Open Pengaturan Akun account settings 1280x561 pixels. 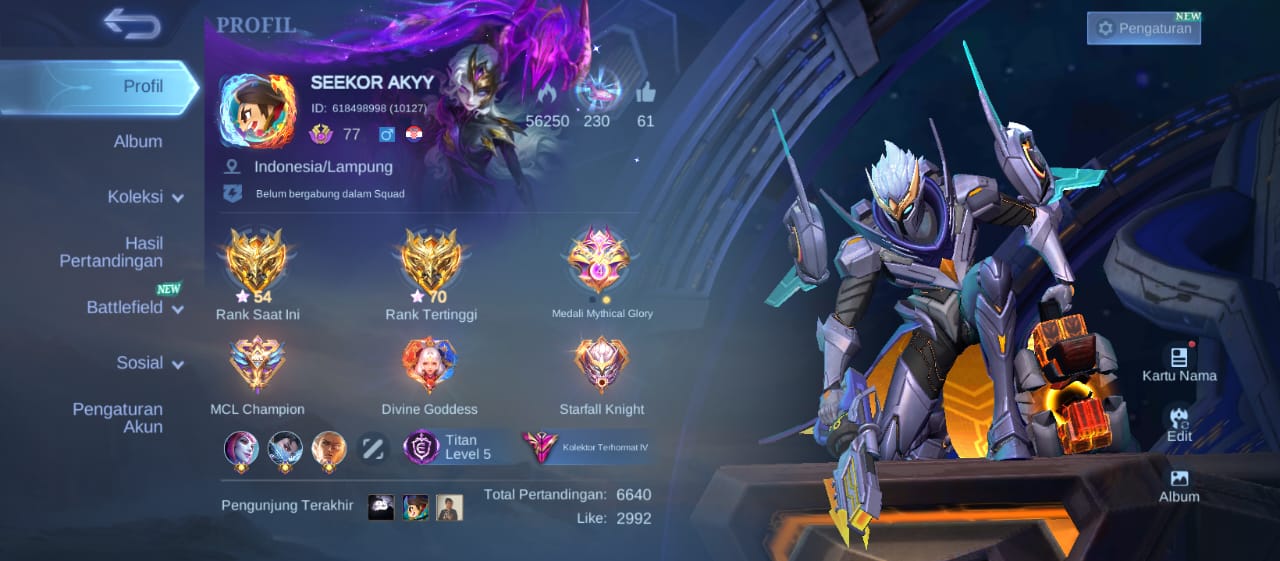coord(117,418)
